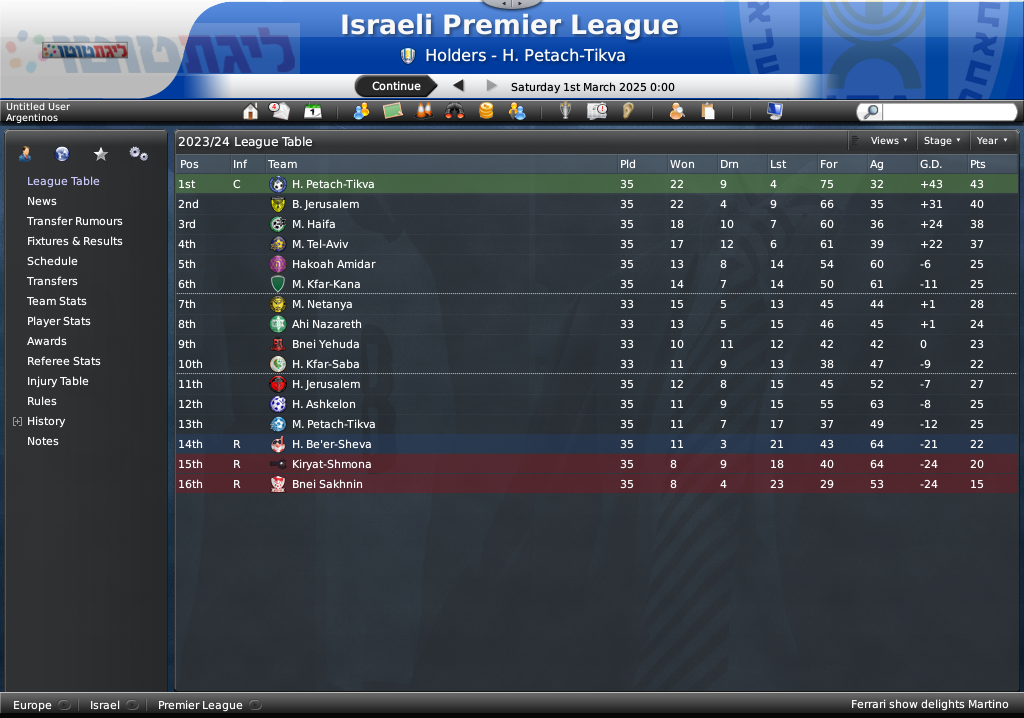The height and width of the screenshot is (718, 1024).
Task: Open the Stage dropdown
Action: (x=942, y=141)
